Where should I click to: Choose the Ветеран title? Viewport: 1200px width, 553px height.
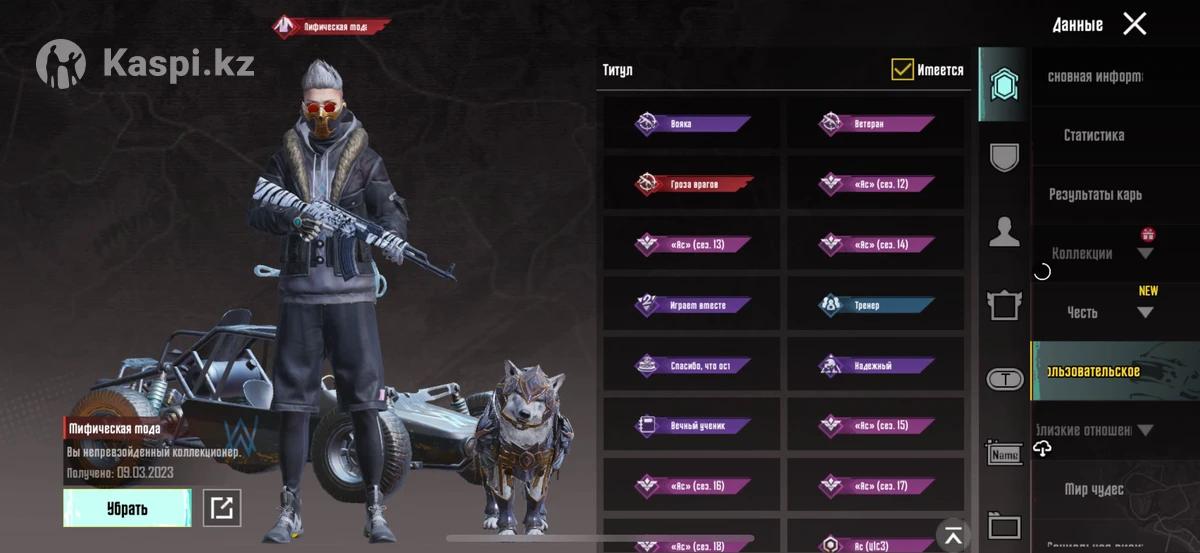pos(876,124)
